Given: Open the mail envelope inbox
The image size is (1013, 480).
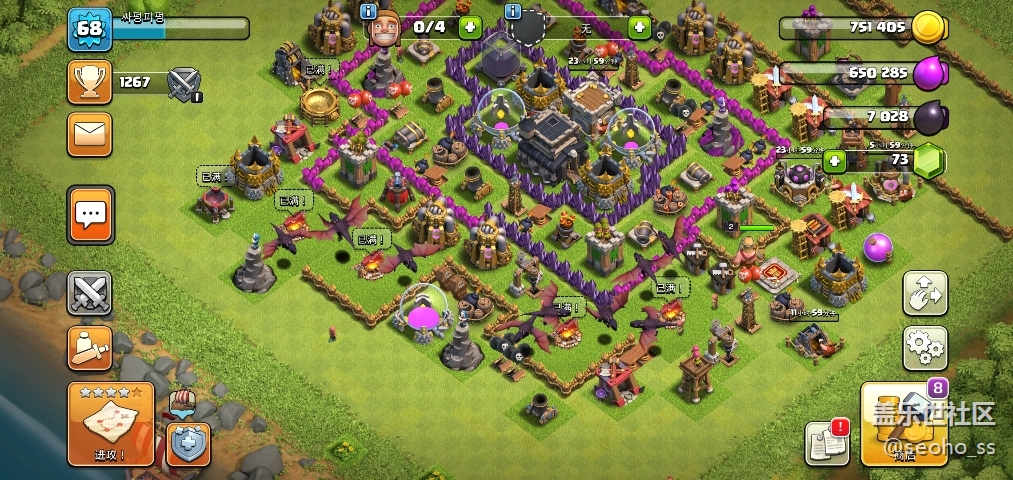Looking at the screenshot, I should click(89, 134).
